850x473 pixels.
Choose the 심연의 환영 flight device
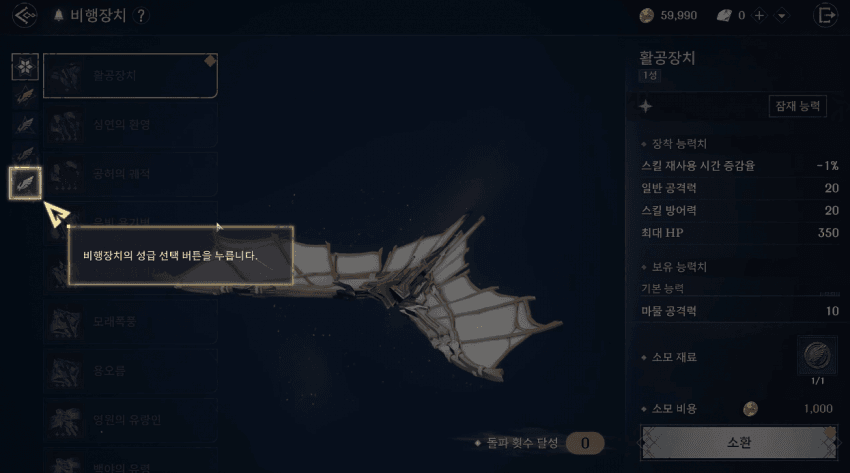point(131,125)
